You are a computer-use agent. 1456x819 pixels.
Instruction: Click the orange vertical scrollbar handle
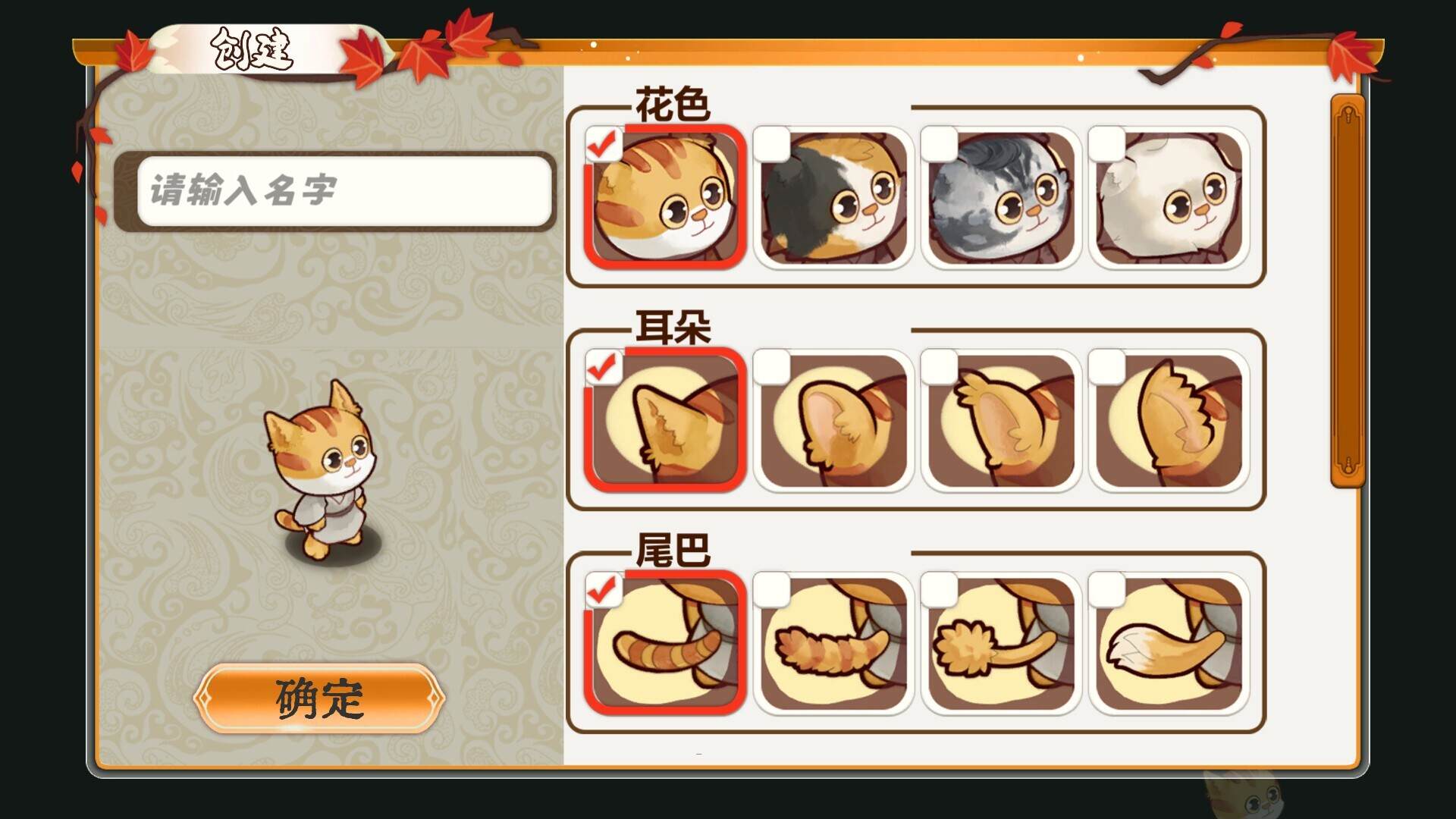1348,292
